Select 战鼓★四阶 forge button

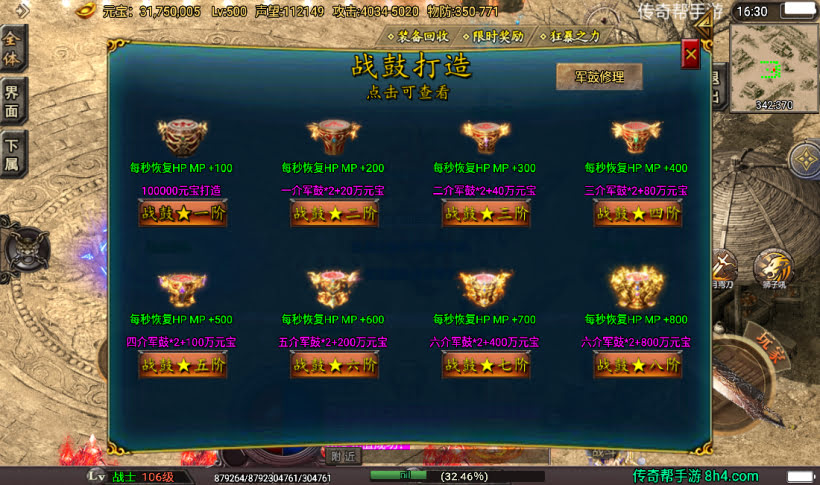[637, 213]
